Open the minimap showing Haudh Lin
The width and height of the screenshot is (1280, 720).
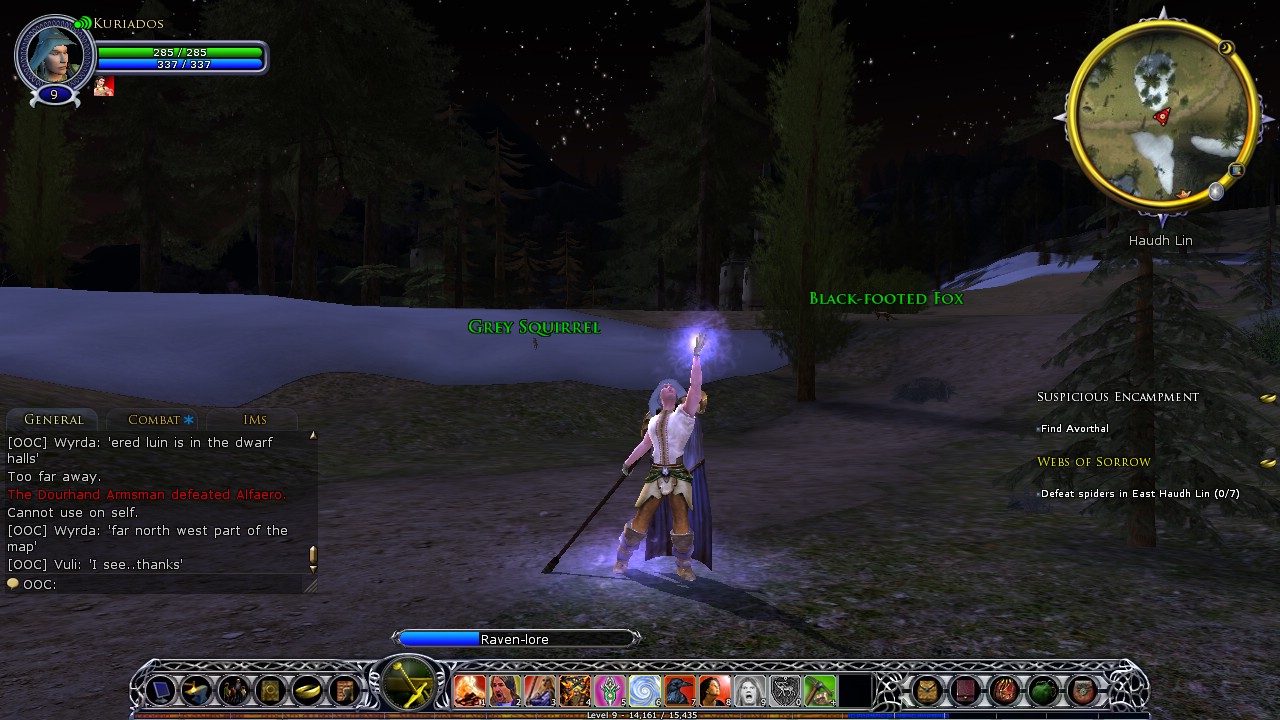tap(1160, 112)
